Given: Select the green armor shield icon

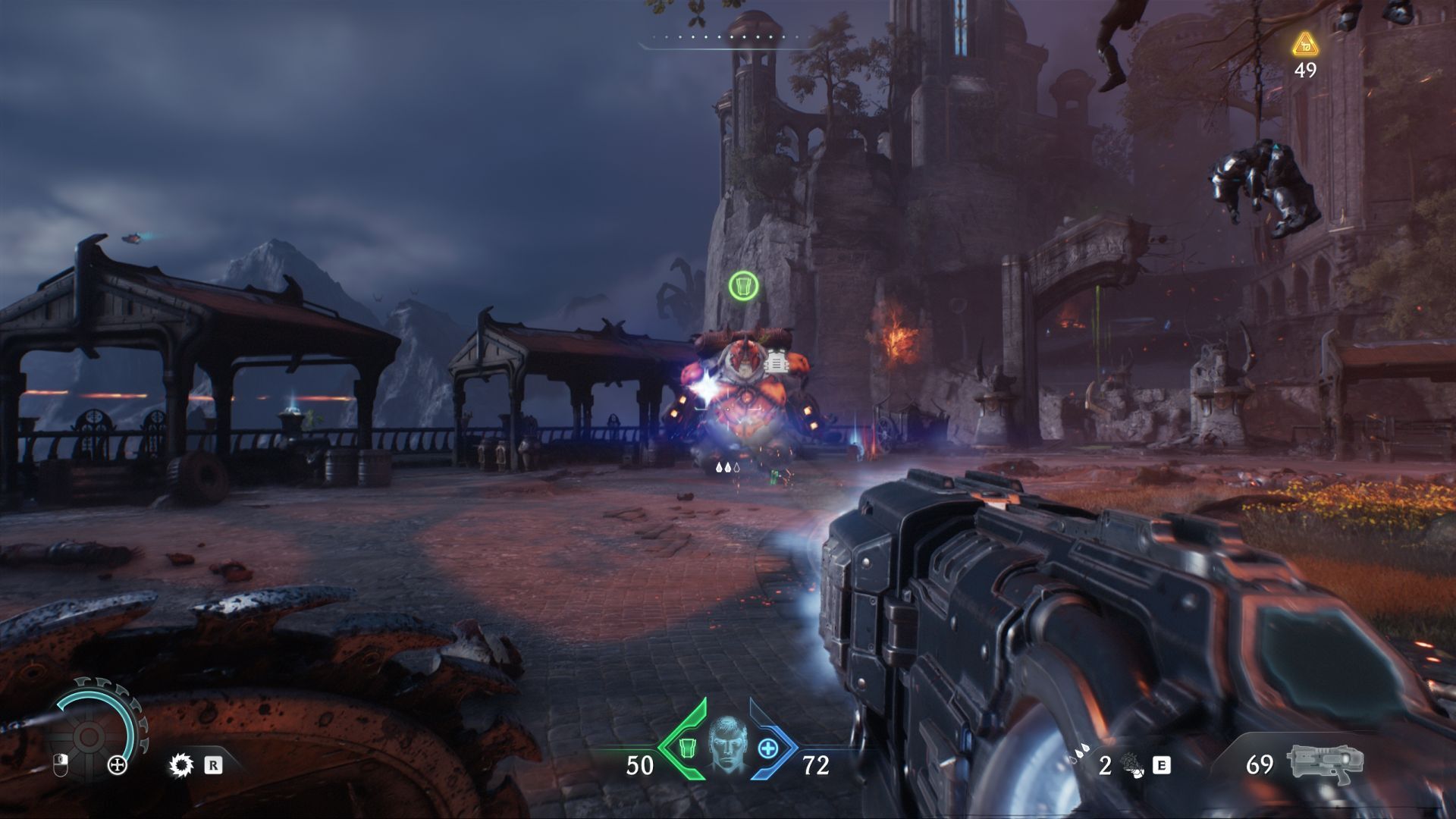Looking at the screenshot, I should (x=686, y=748).
